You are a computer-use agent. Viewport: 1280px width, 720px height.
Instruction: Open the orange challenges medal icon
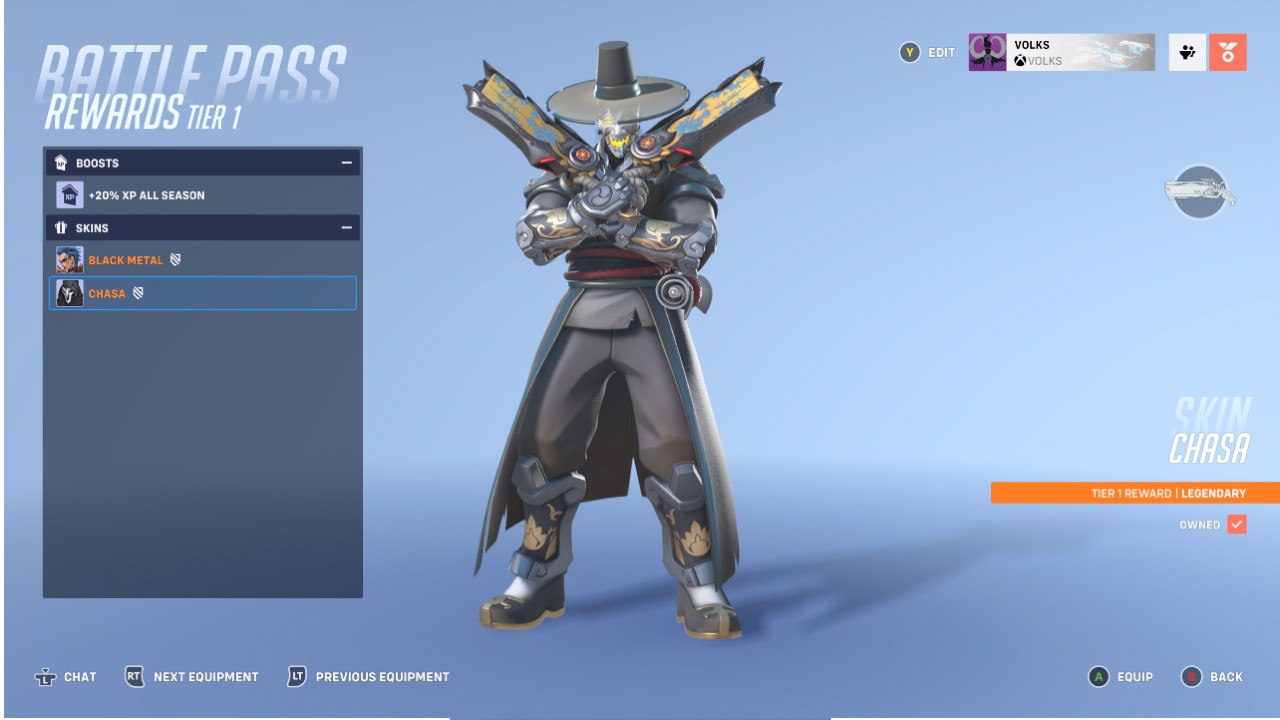(1230, 53)
